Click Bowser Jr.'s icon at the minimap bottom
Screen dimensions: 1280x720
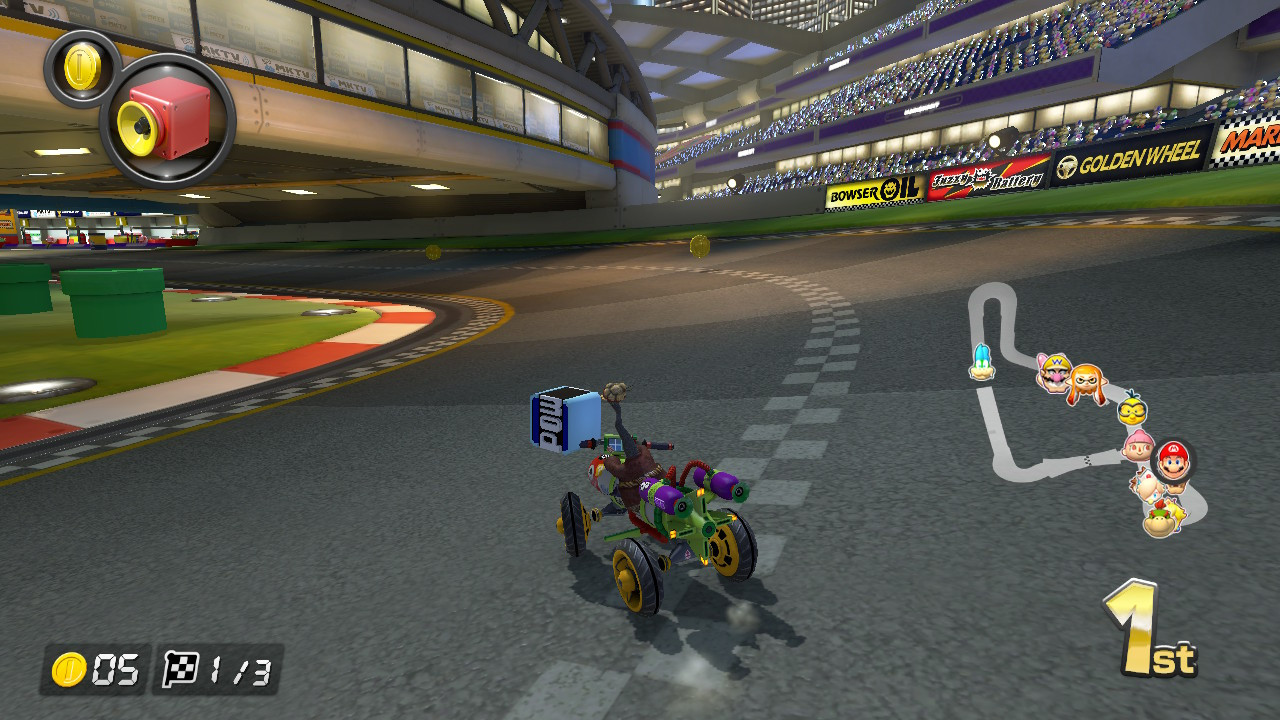[x=1158, y=521]
